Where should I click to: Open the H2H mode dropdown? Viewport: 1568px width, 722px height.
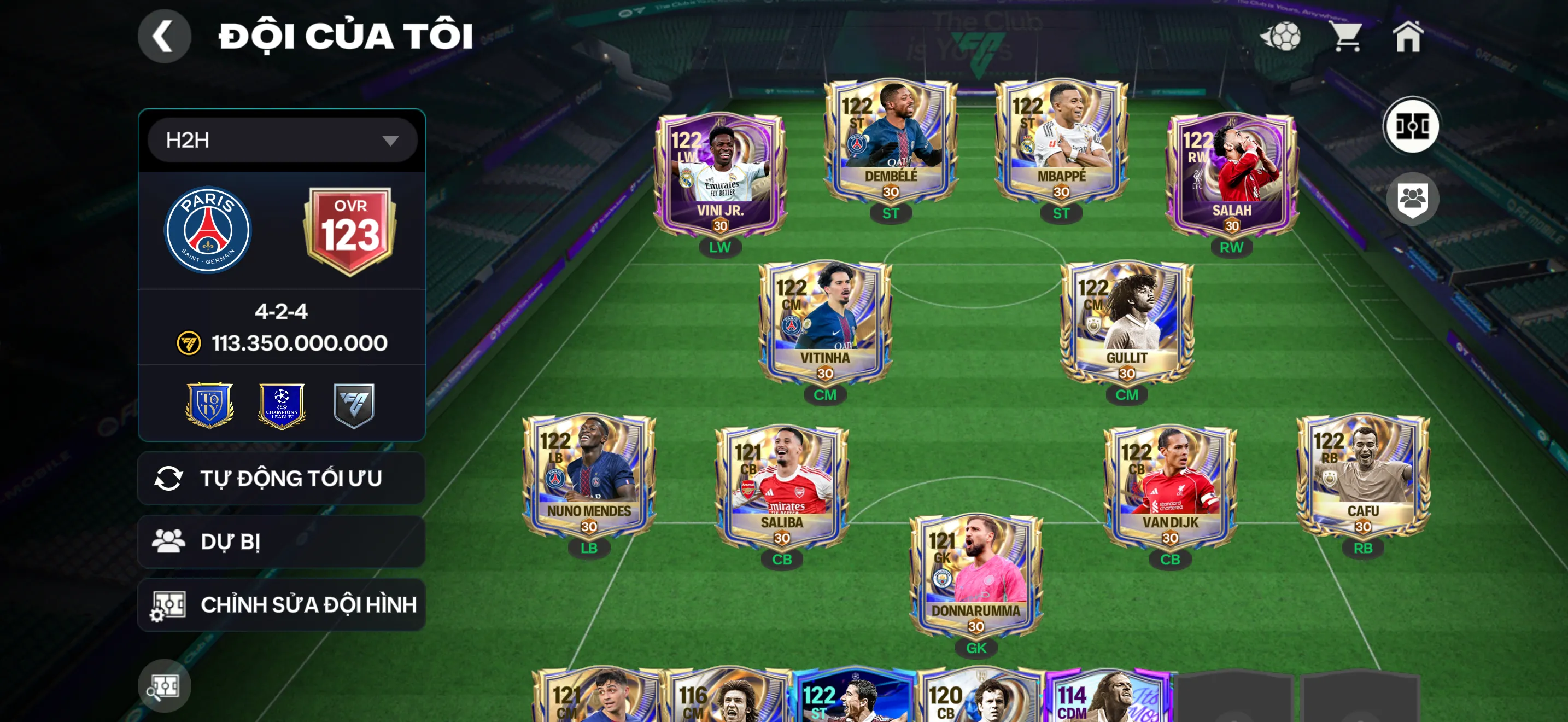click(280, 139)
